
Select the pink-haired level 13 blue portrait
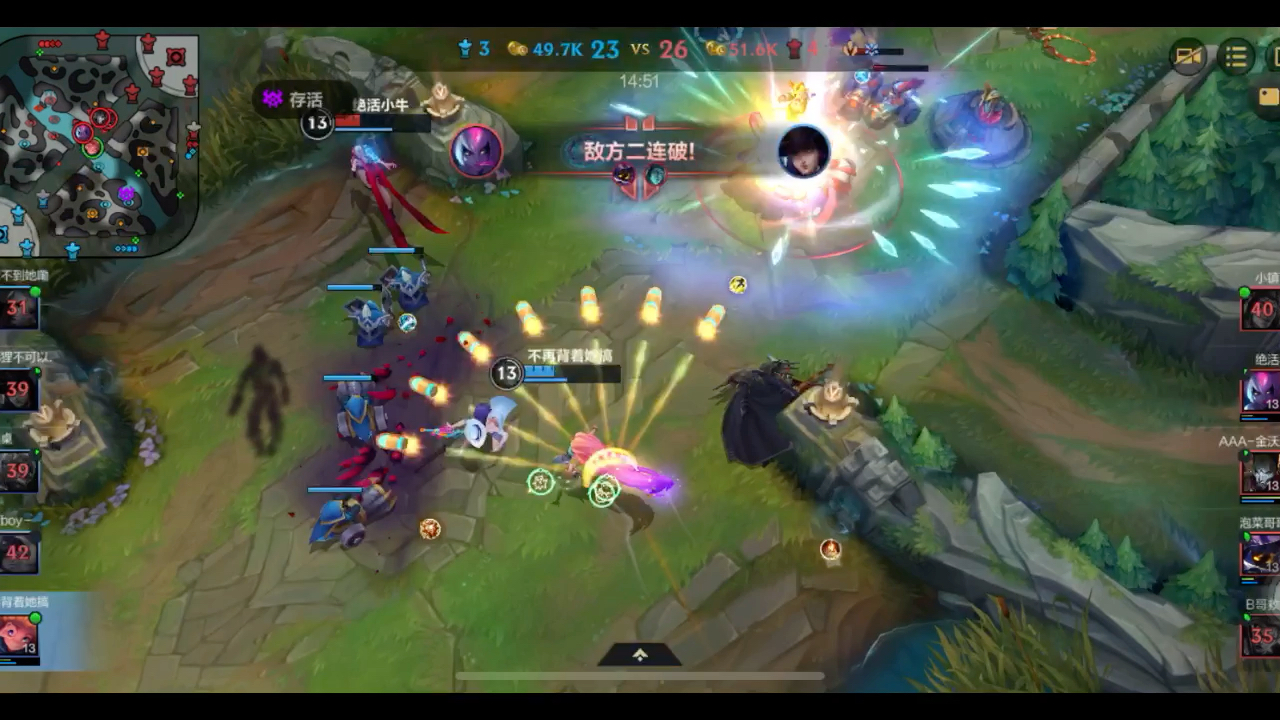[18, 636]
